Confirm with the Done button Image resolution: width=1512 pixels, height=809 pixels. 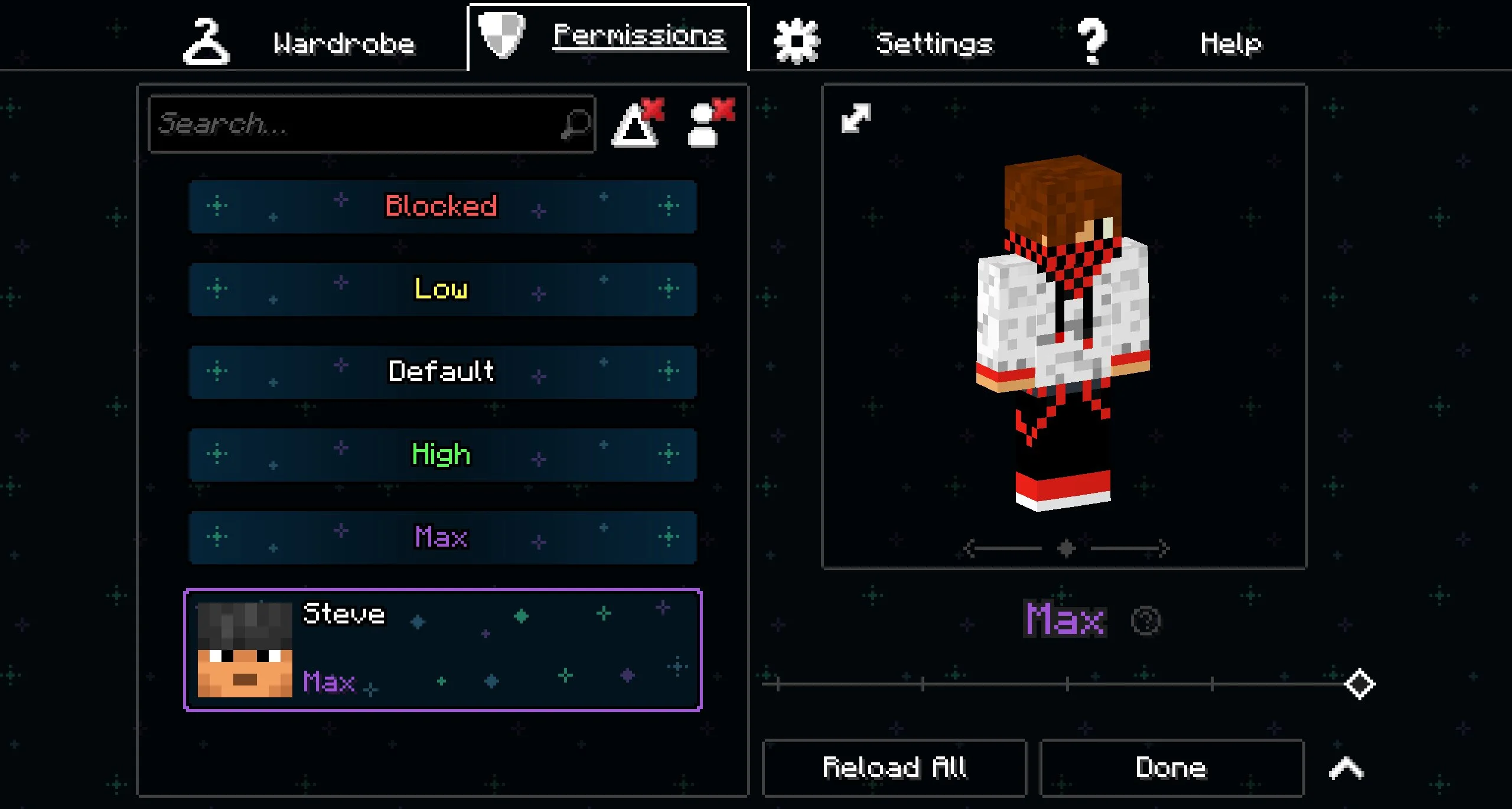pos(1171,768)
